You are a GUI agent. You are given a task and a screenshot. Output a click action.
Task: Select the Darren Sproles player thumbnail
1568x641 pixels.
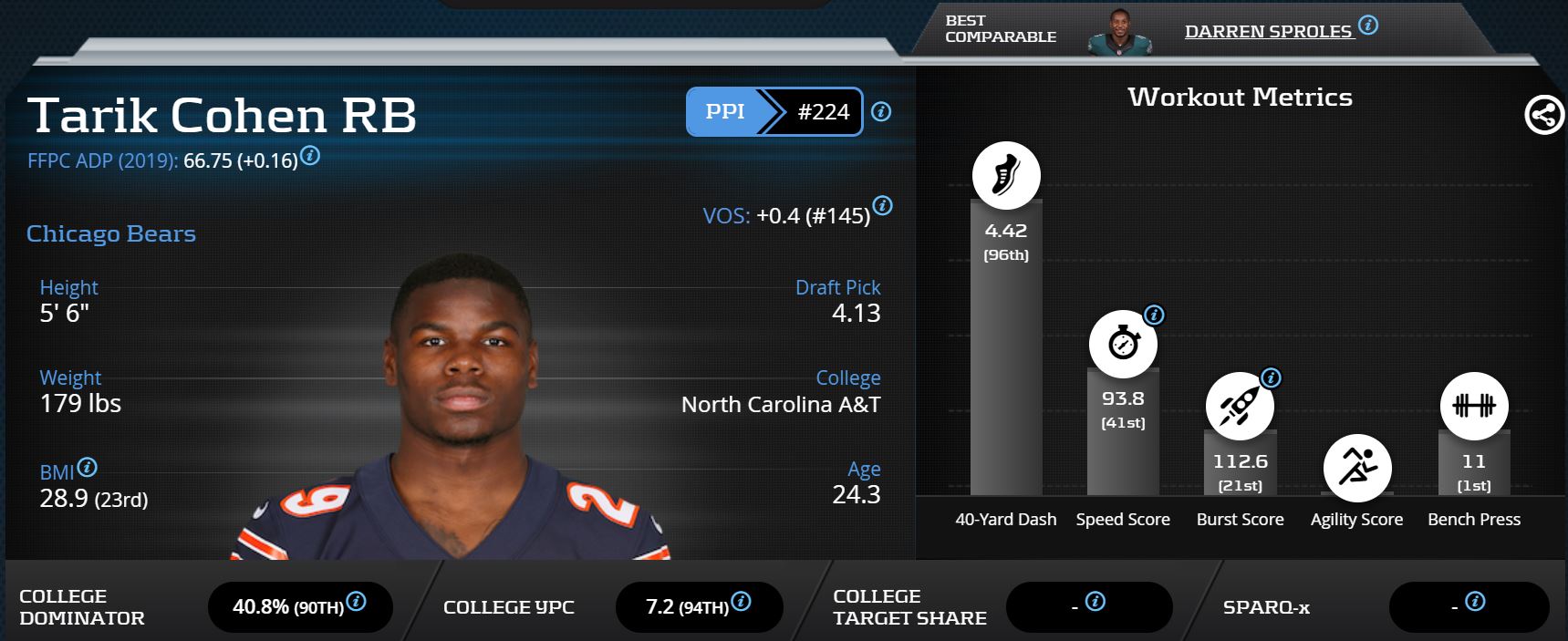(x=1119, y=32)
